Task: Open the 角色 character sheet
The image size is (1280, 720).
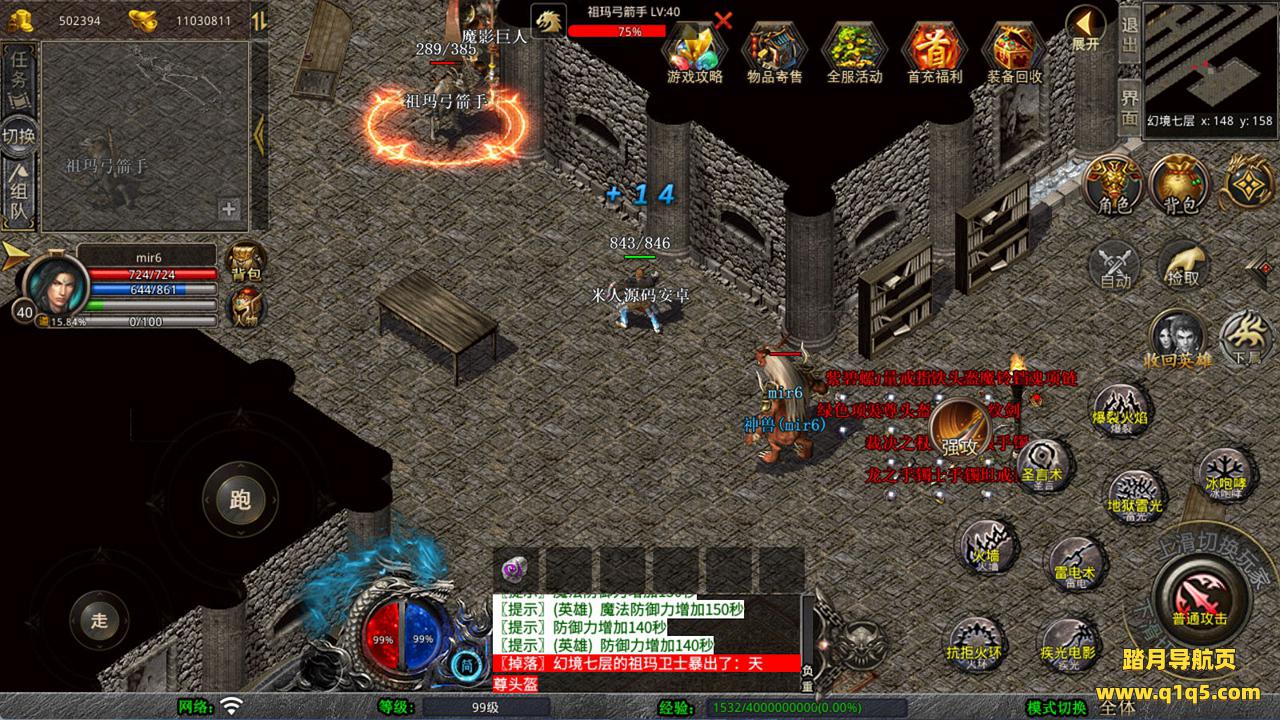Action: coord(1113,185)
